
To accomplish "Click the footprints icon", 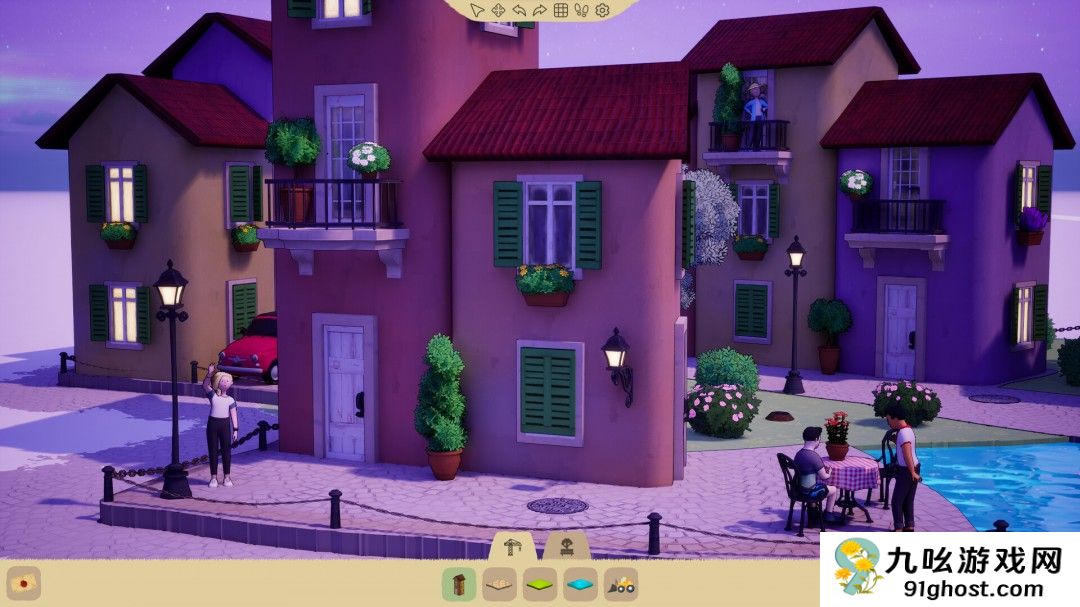I will [582, 10].
